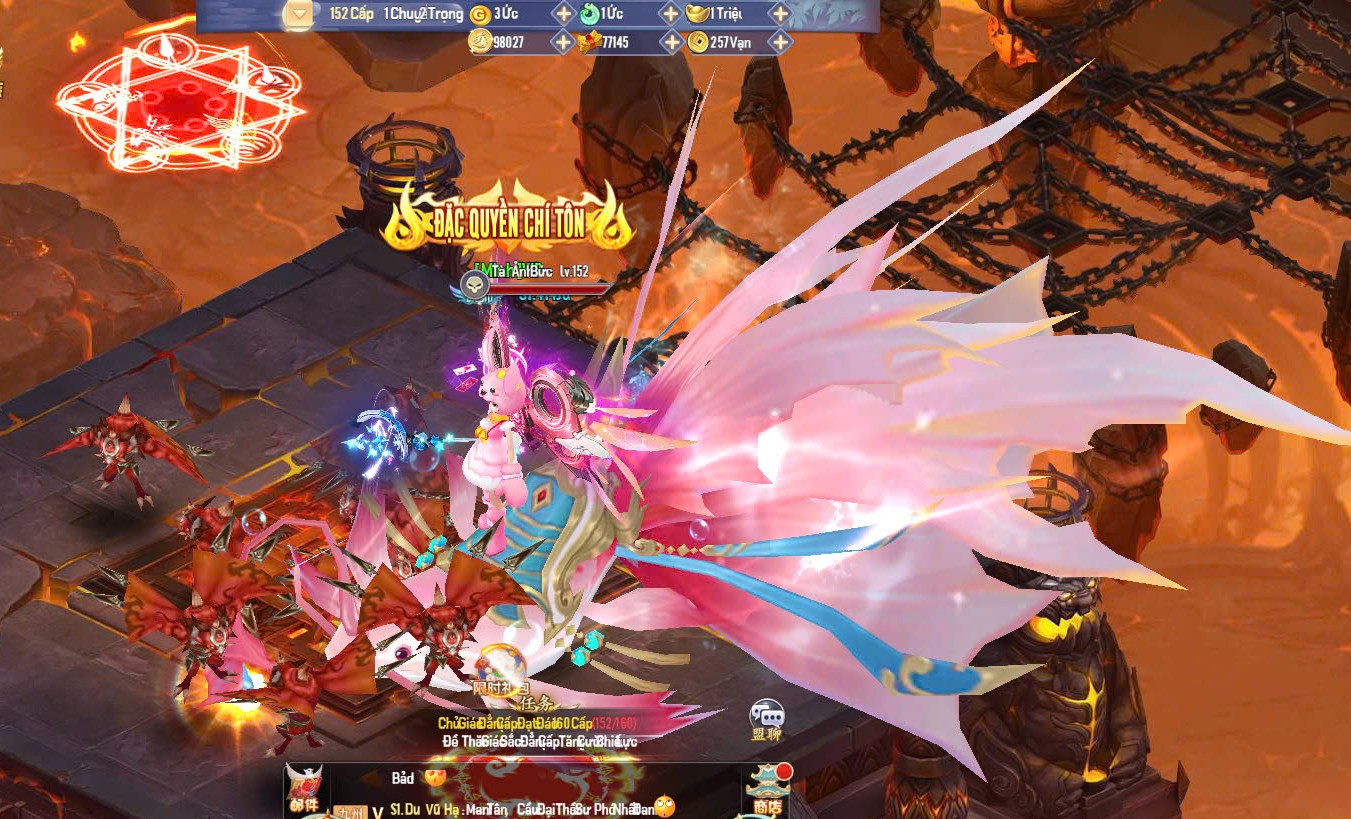Screen dimensions: 1351x819
Task: Select the 九州 chat channel tag
Action: tap(350, 812)
